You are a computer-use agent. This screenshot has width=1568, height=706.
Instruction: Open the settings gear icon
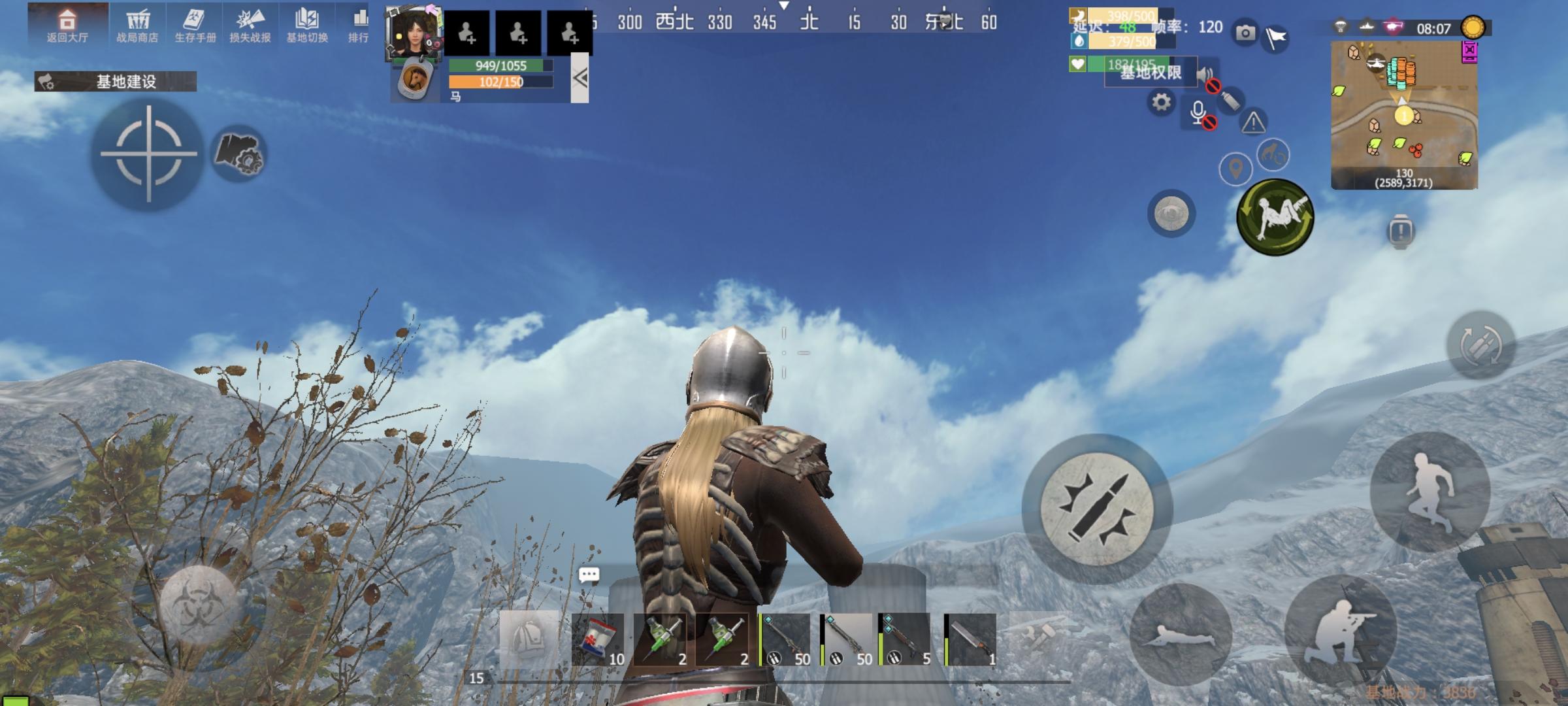tap(1161, 102)
